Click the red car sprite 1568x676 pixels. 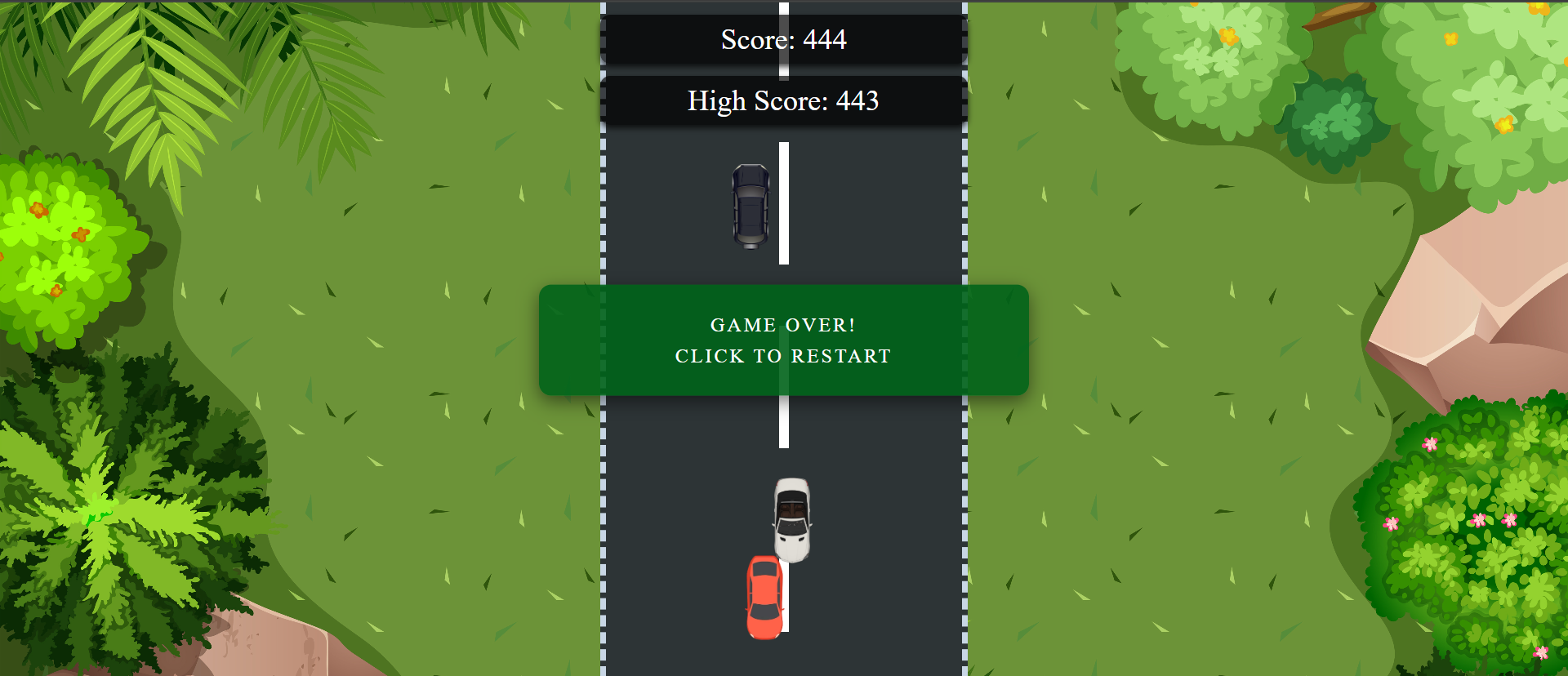[765, 596]
